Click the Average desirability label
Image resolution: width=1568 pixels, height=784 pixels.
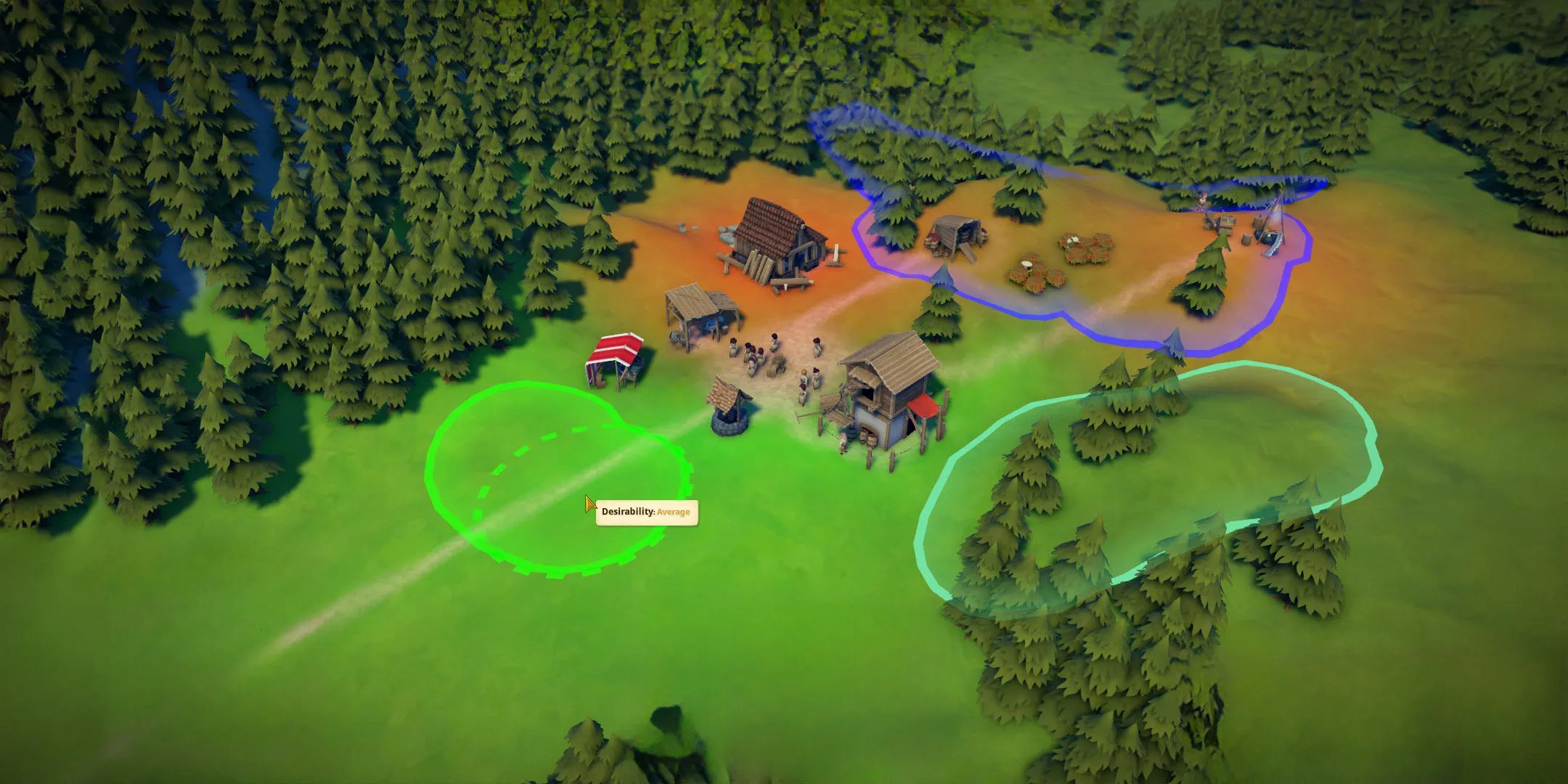point(674,513)
